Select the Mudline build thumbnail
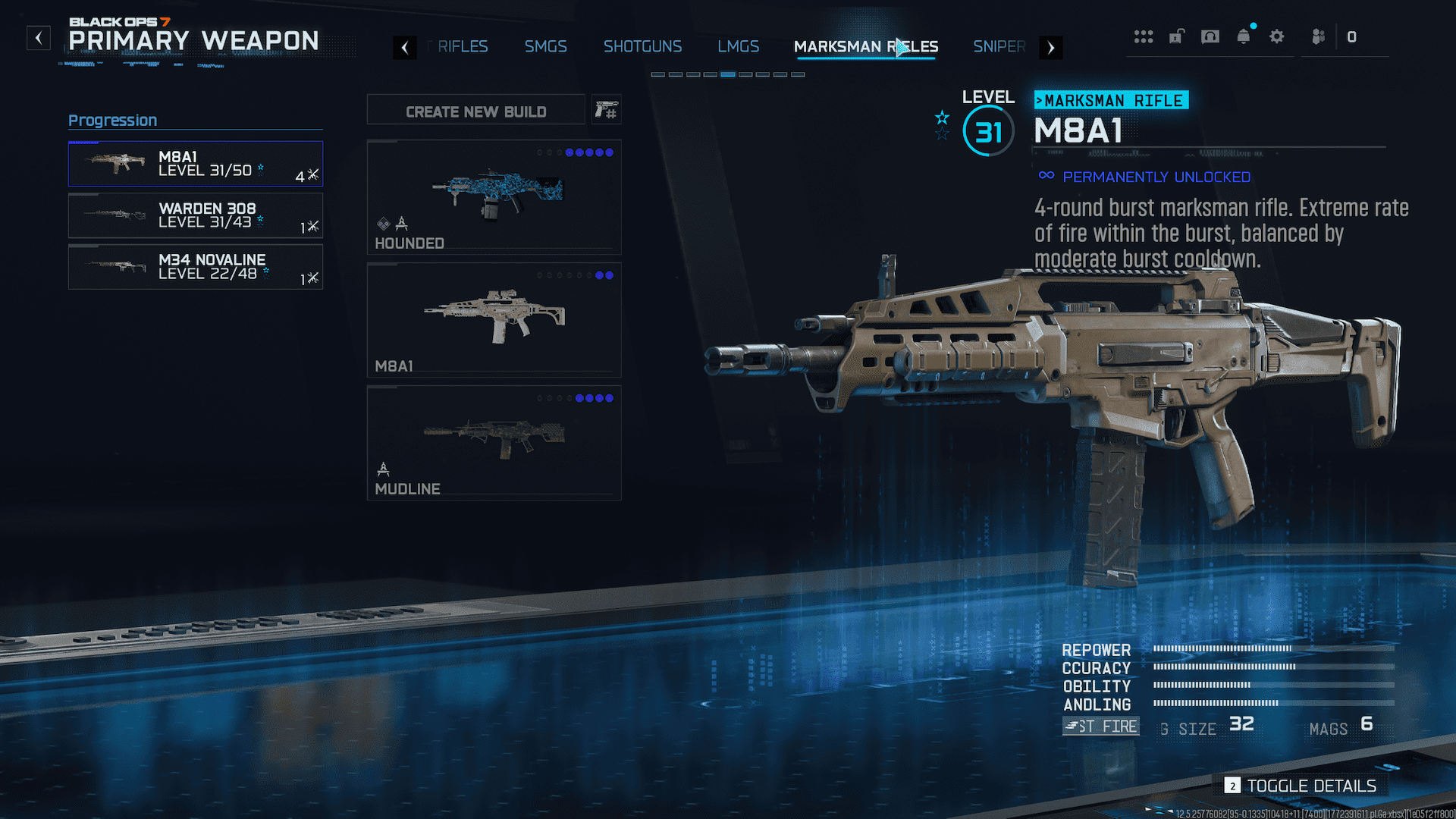Image resolution: width=1456 pixels, height=819 pixels. click(494, 443)
